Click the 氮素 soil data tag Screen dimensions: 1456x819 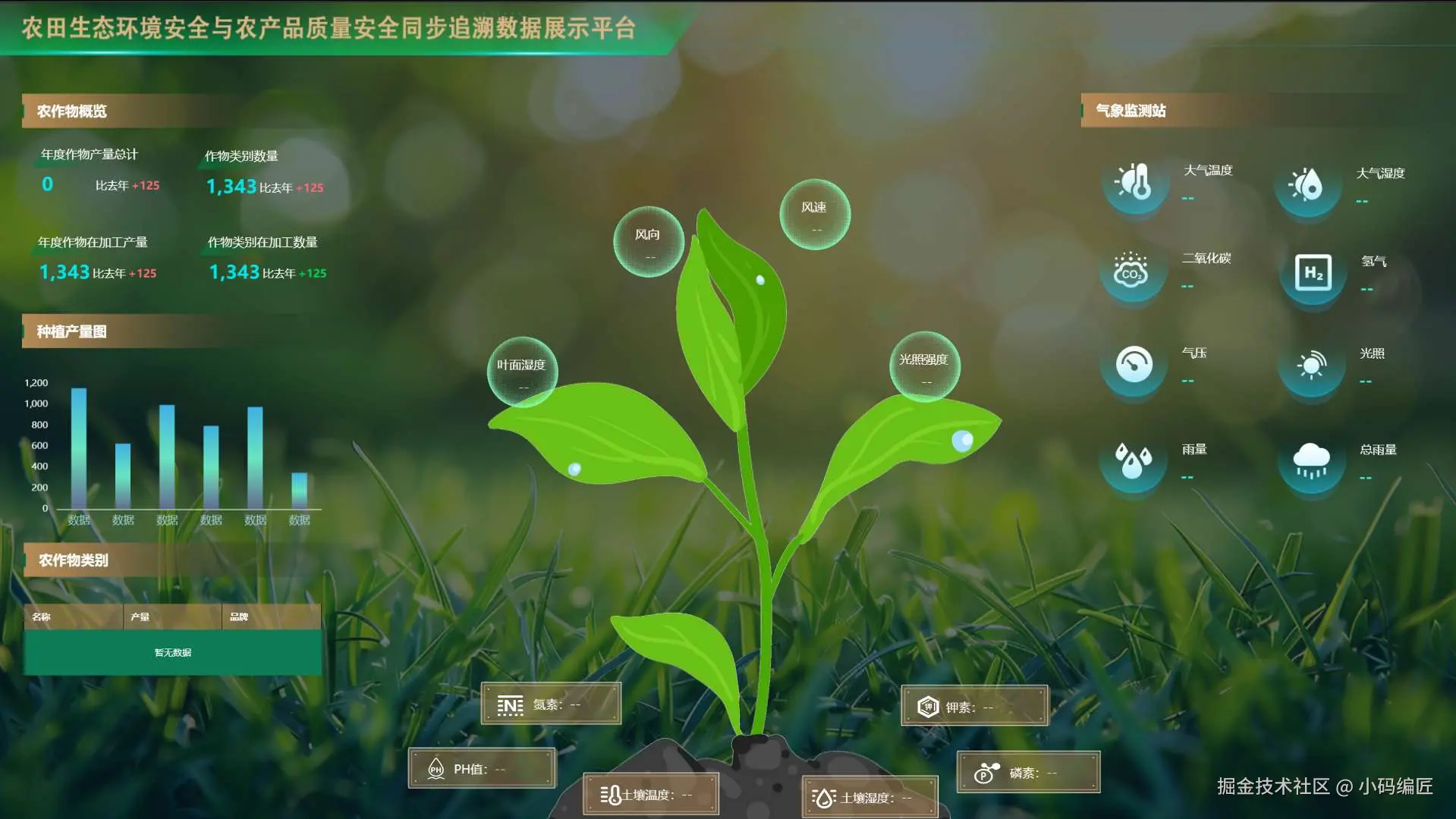pos(551,704)
